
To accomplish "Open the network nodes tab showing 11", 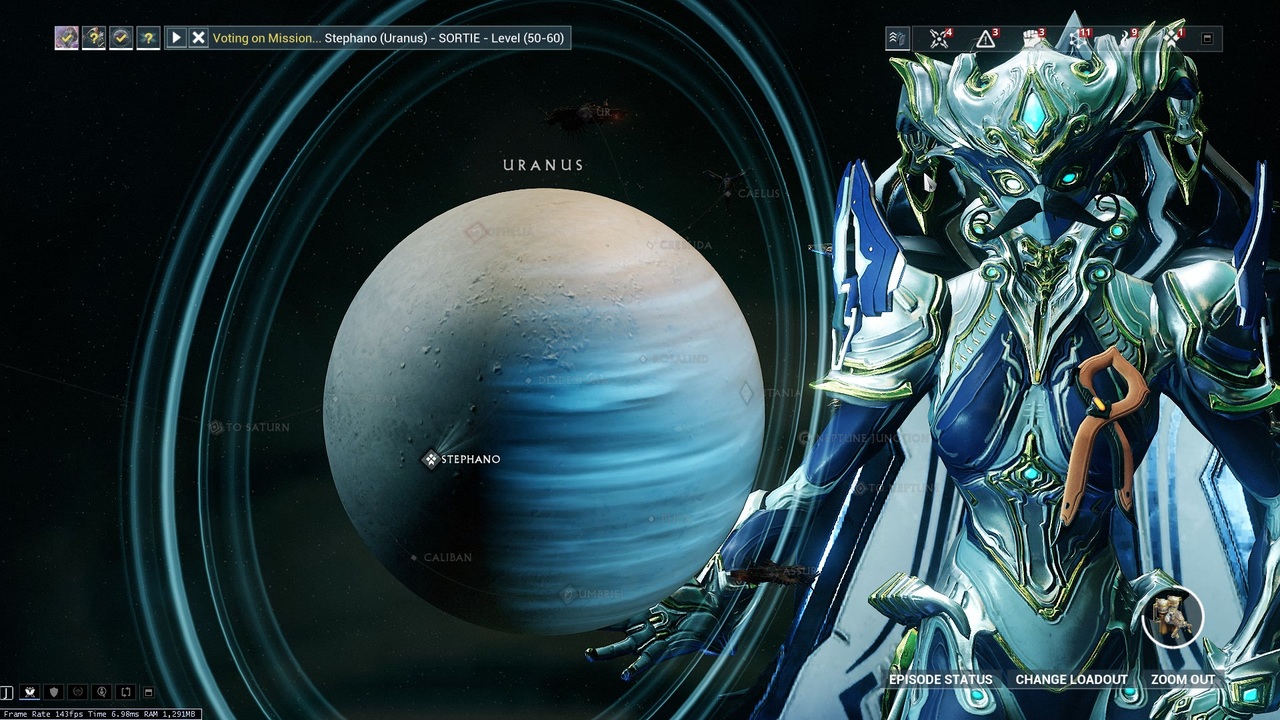I will (1079, 39).
